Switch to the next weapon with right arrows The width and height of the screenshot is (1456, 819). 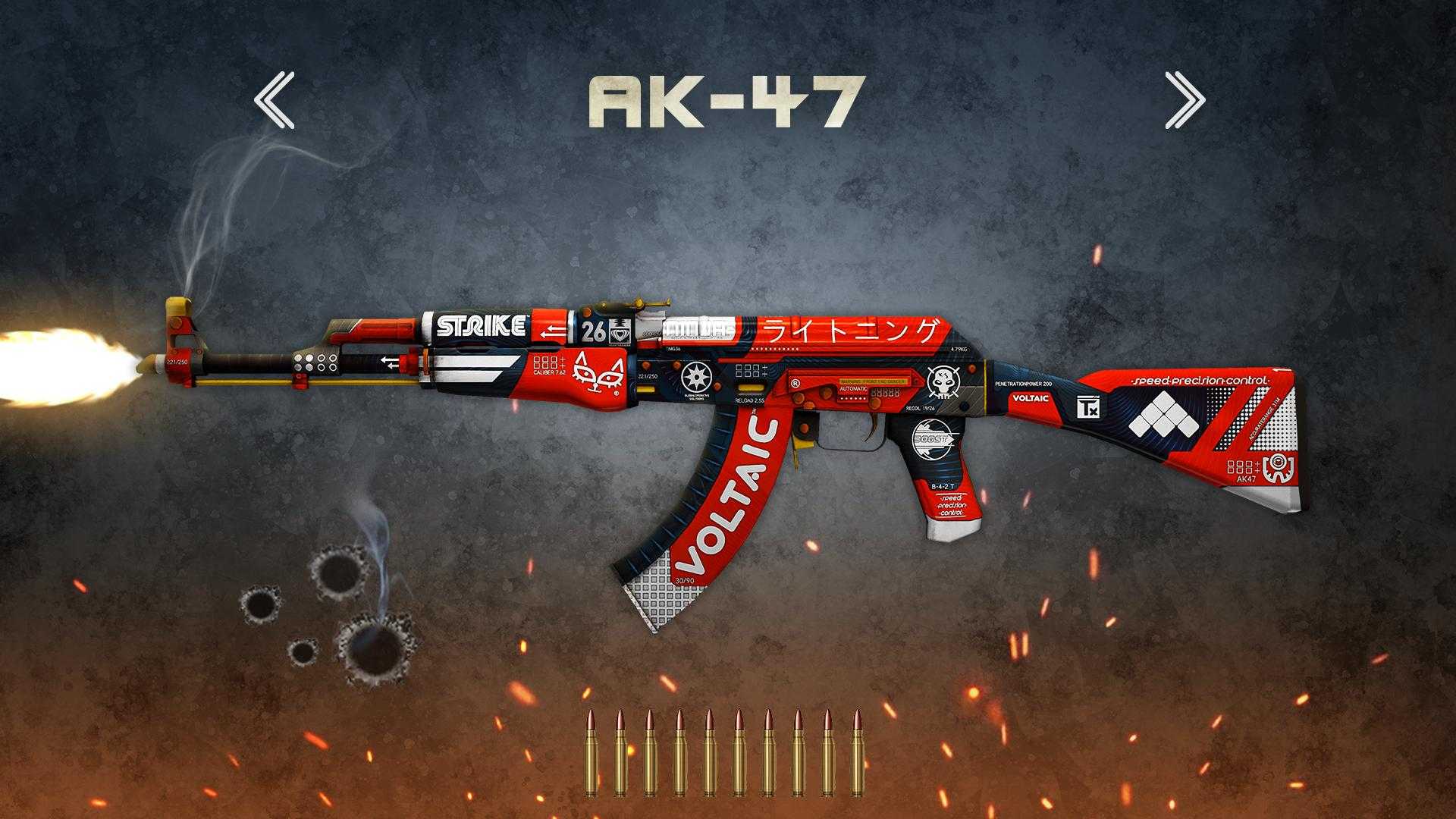[1184, 99]
